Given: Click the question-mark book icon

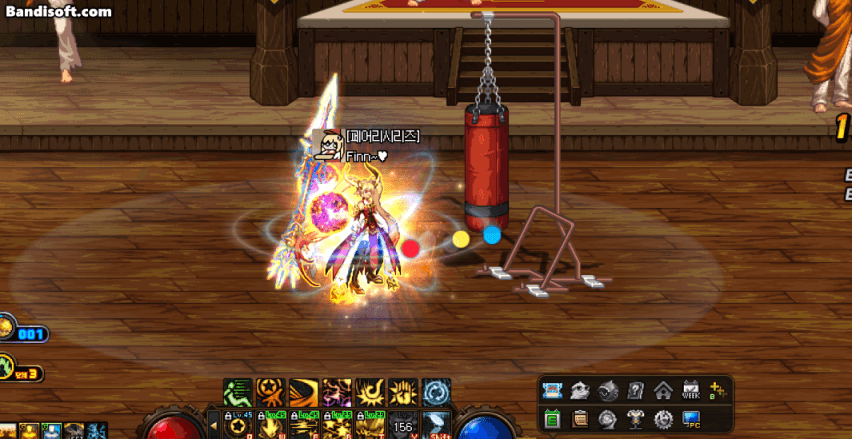Looking at the screenshot, I should pyautogui.click(x=635, y=391).
